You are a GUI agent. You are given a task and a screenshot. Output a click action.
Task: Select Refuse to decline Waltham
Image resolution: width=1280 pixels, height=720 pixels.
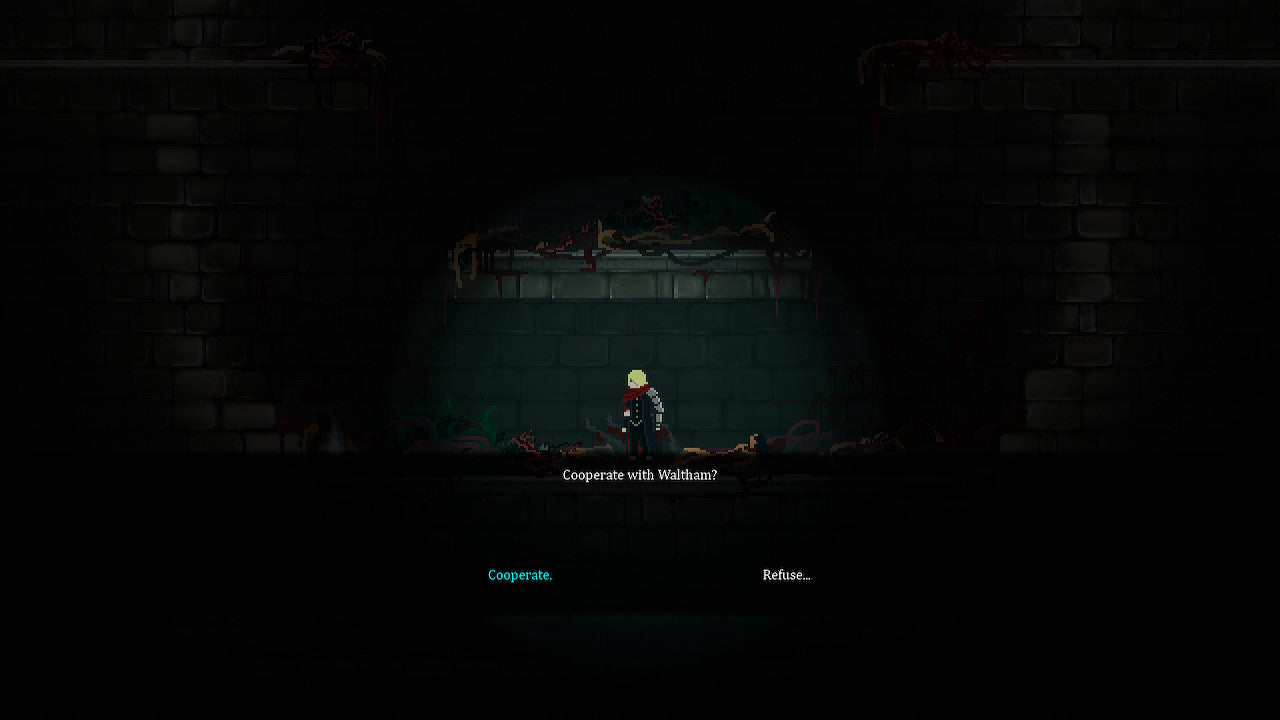786,575
